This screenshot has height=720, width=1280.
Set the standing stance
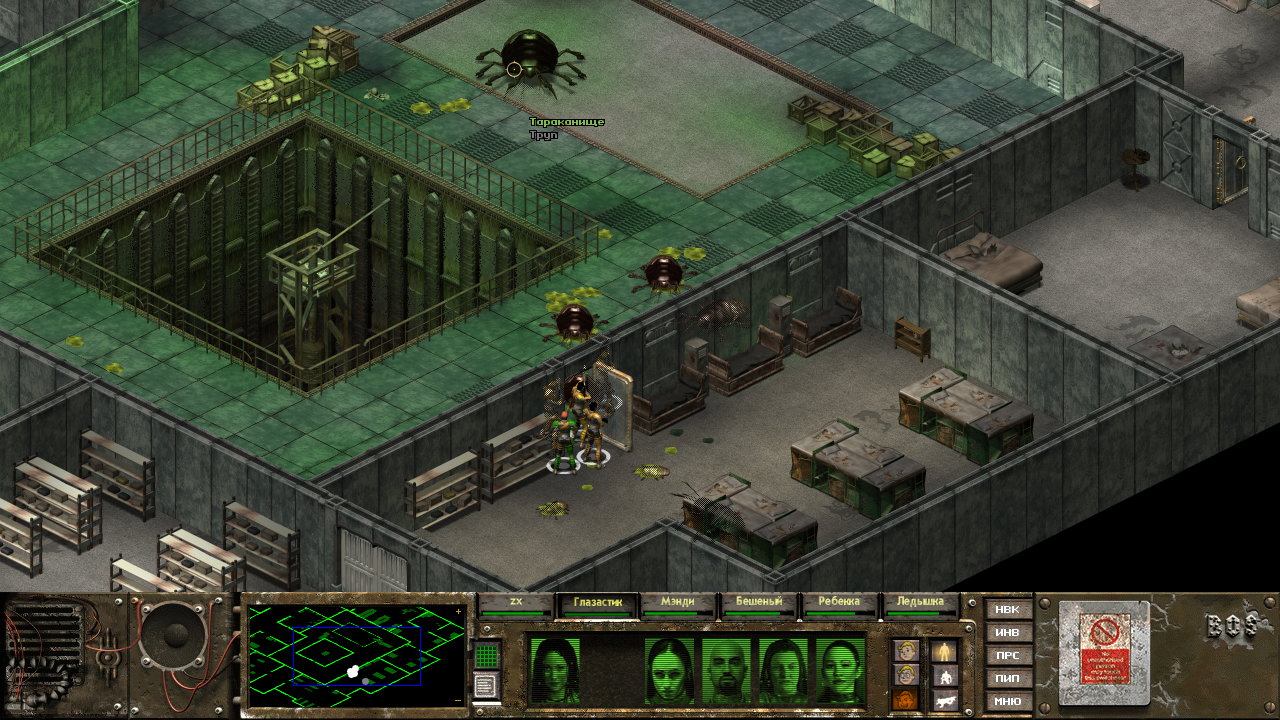point(944,652)
